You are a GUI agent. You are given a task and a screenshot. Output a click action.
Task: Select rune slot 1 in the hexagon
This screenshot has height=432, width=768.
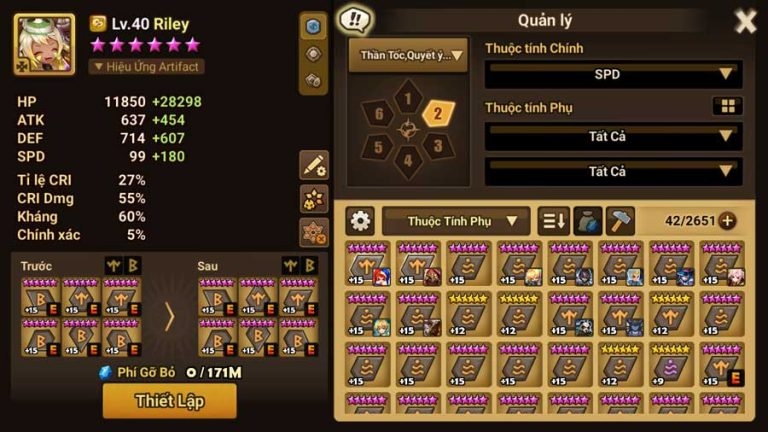(407, 99)
